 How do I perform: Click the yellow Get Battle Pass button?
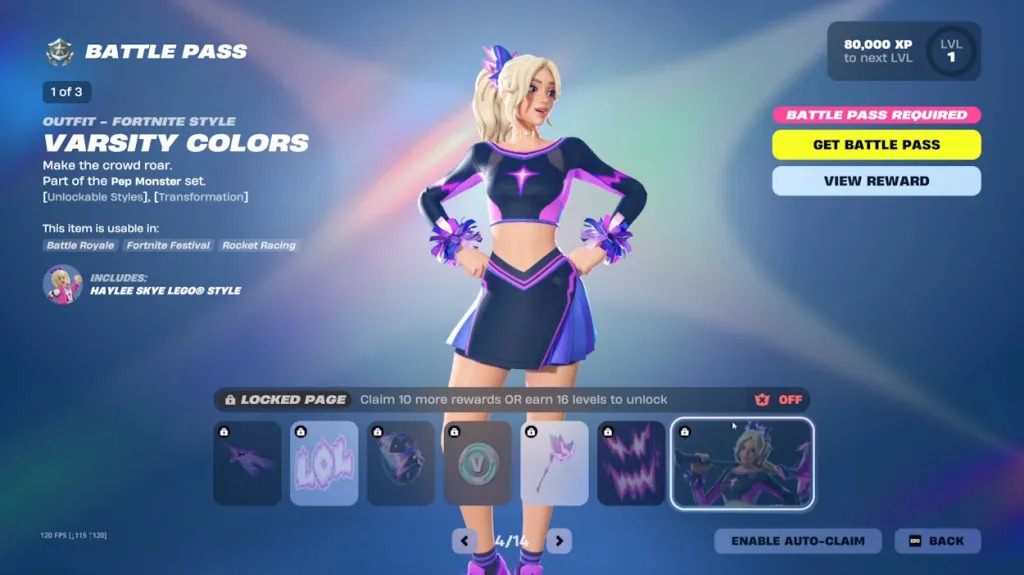876,145
